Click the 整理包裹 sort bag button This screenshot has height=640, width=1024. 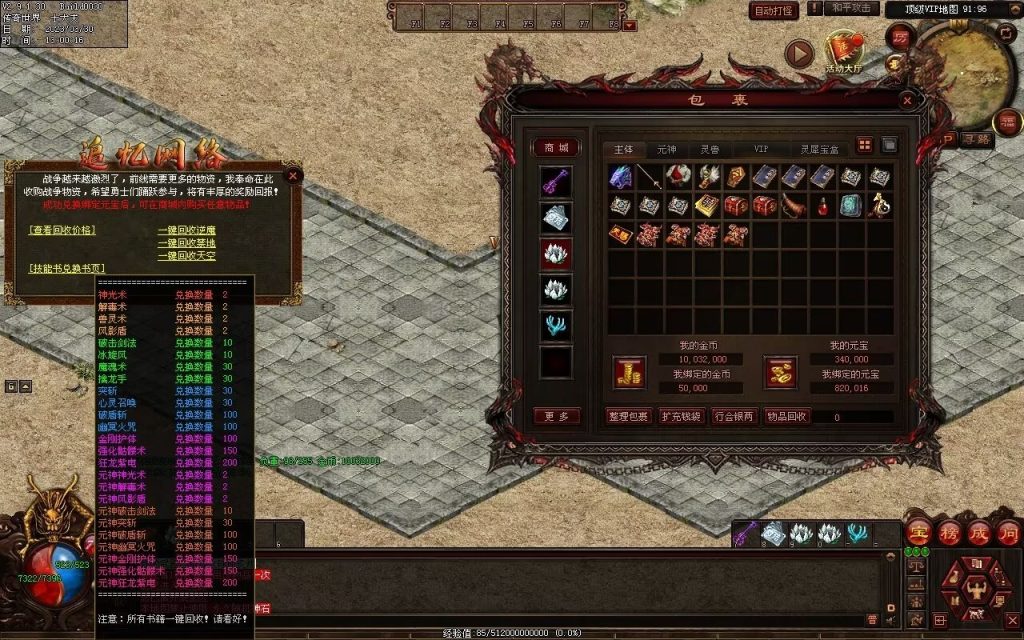(627, 416)
